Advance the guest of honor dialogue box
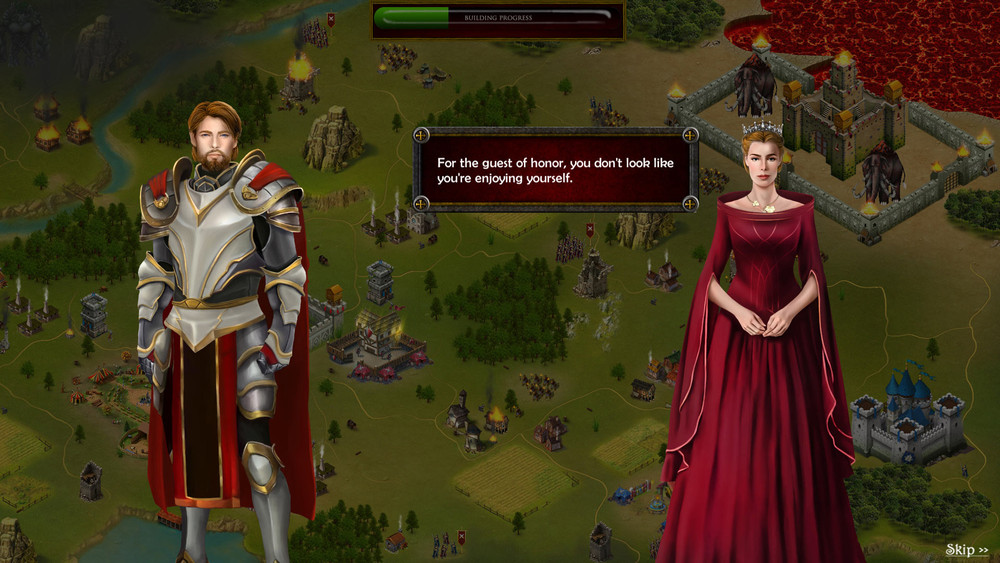This screenshot has width=1000, height=563. pyautogui.click(x=555, y=169)
